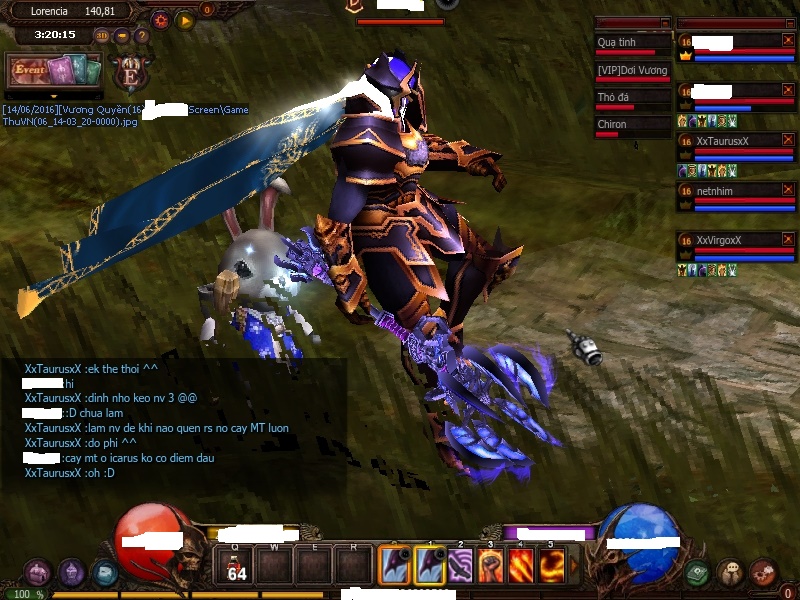Viewport: 800px width, 600px height.
Task: Minimize the party list panel
Action: (789, 22)
